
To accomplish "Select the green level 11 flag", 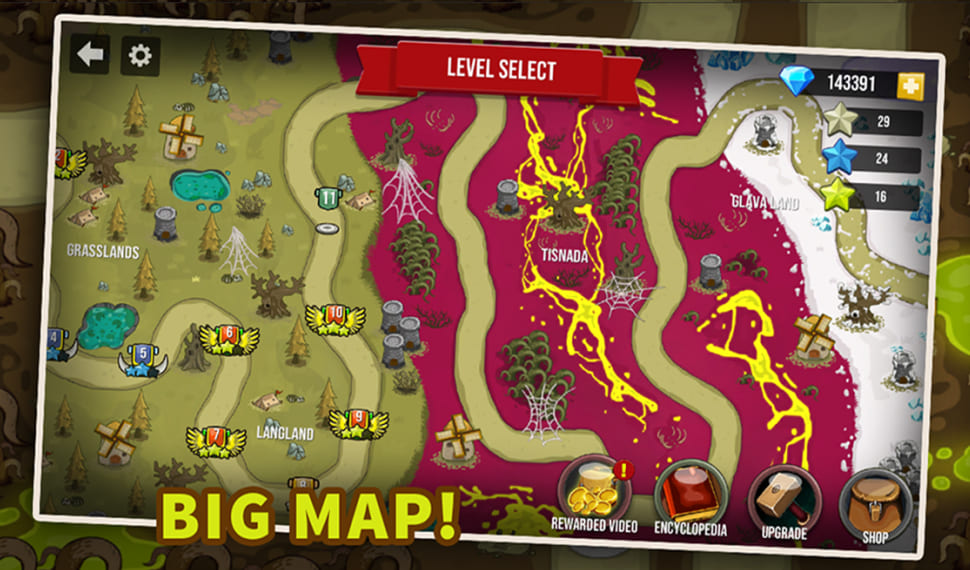I will [329, 198].
